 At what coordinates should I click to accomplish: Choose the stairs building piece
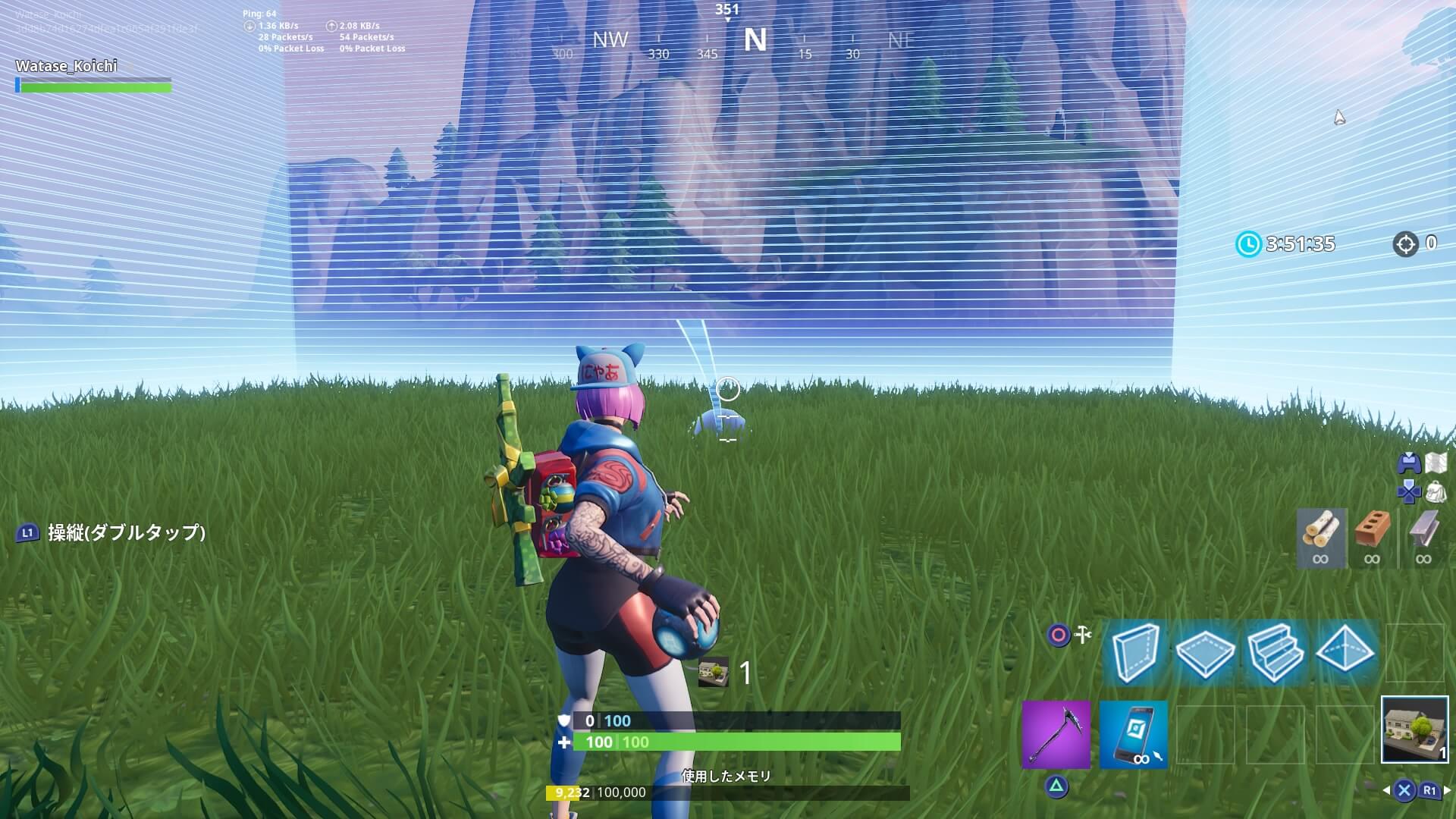1275,653
